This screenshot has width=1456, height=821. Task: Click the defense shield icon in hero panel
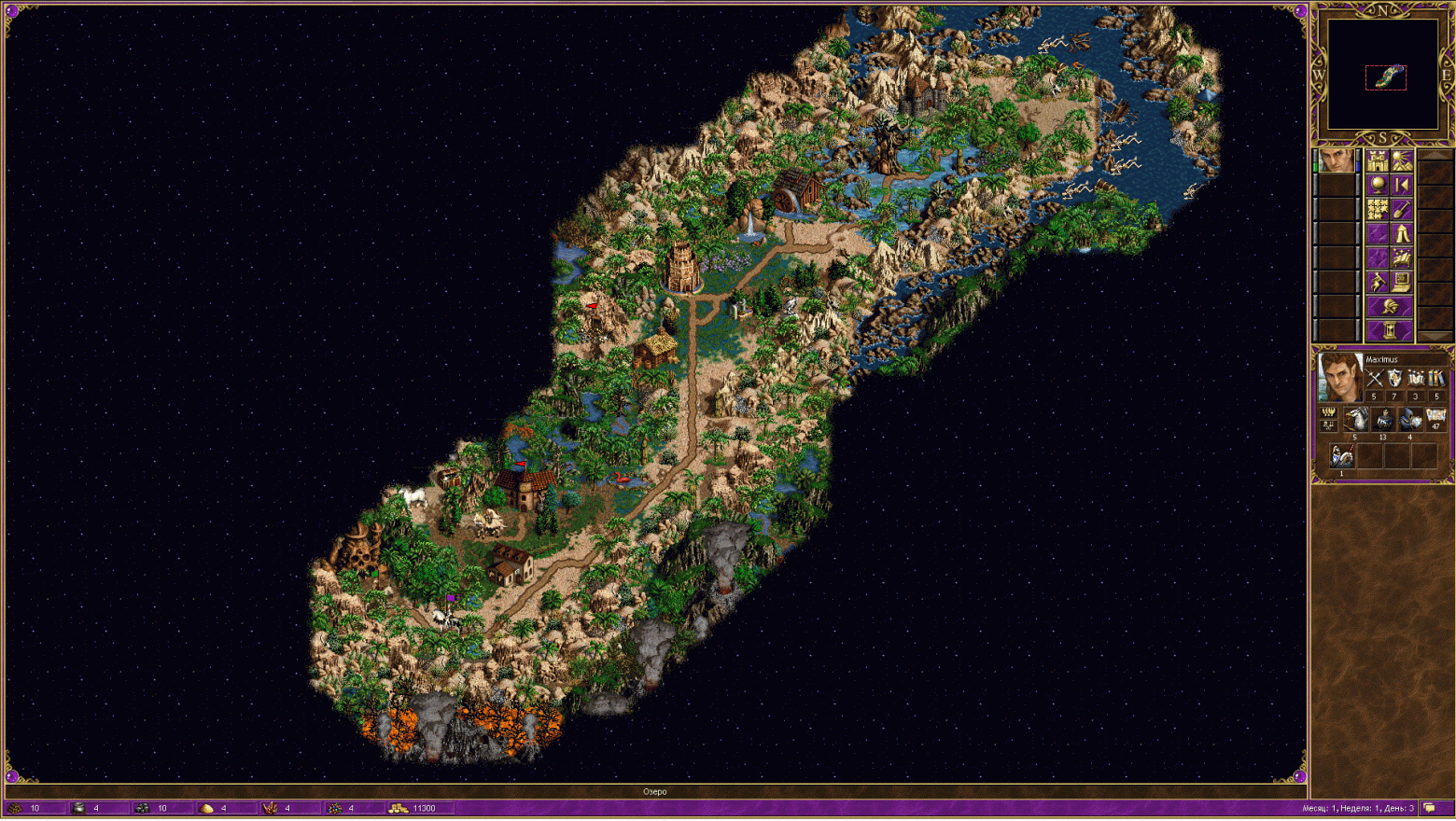(x=1394, y=378)
